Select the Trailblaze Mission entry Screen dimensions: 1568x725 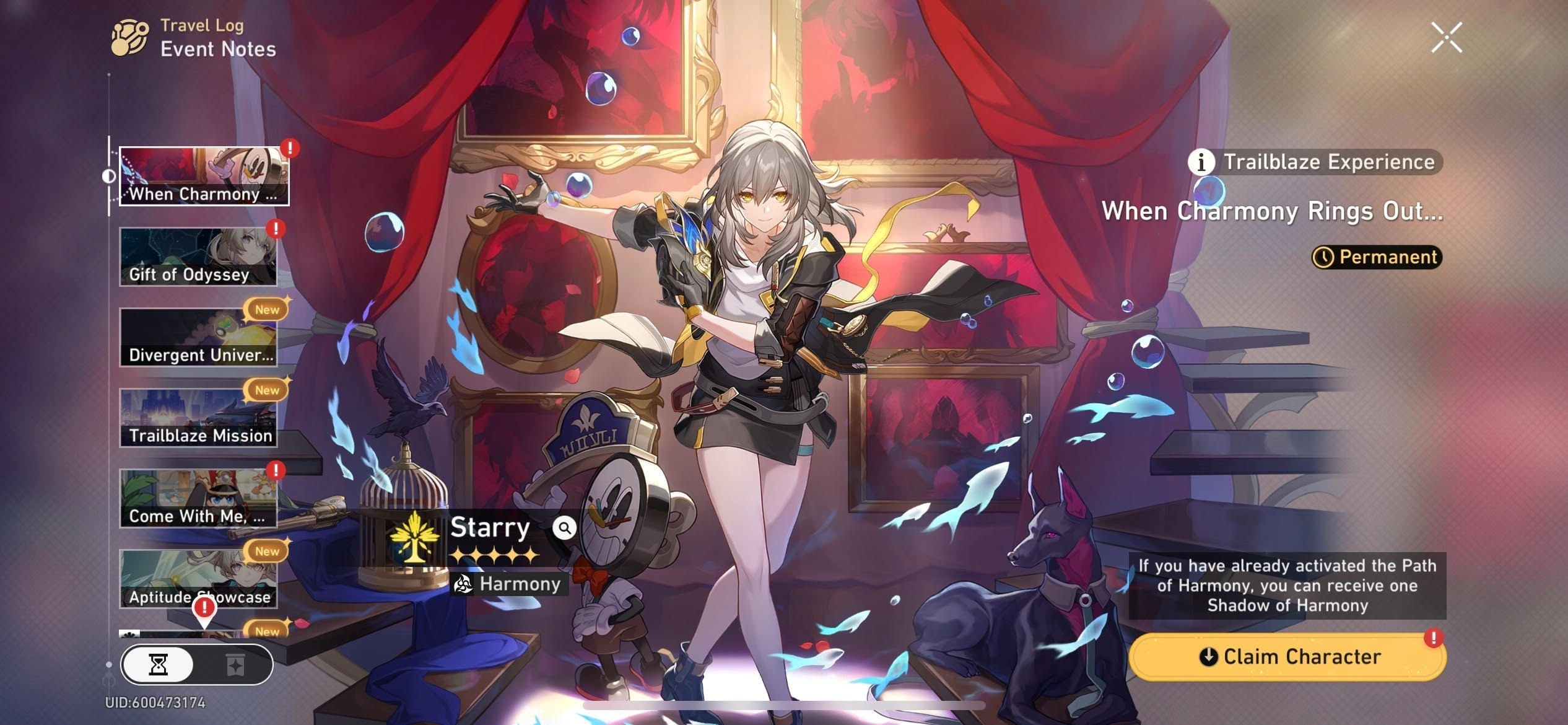tap(199, 417)
